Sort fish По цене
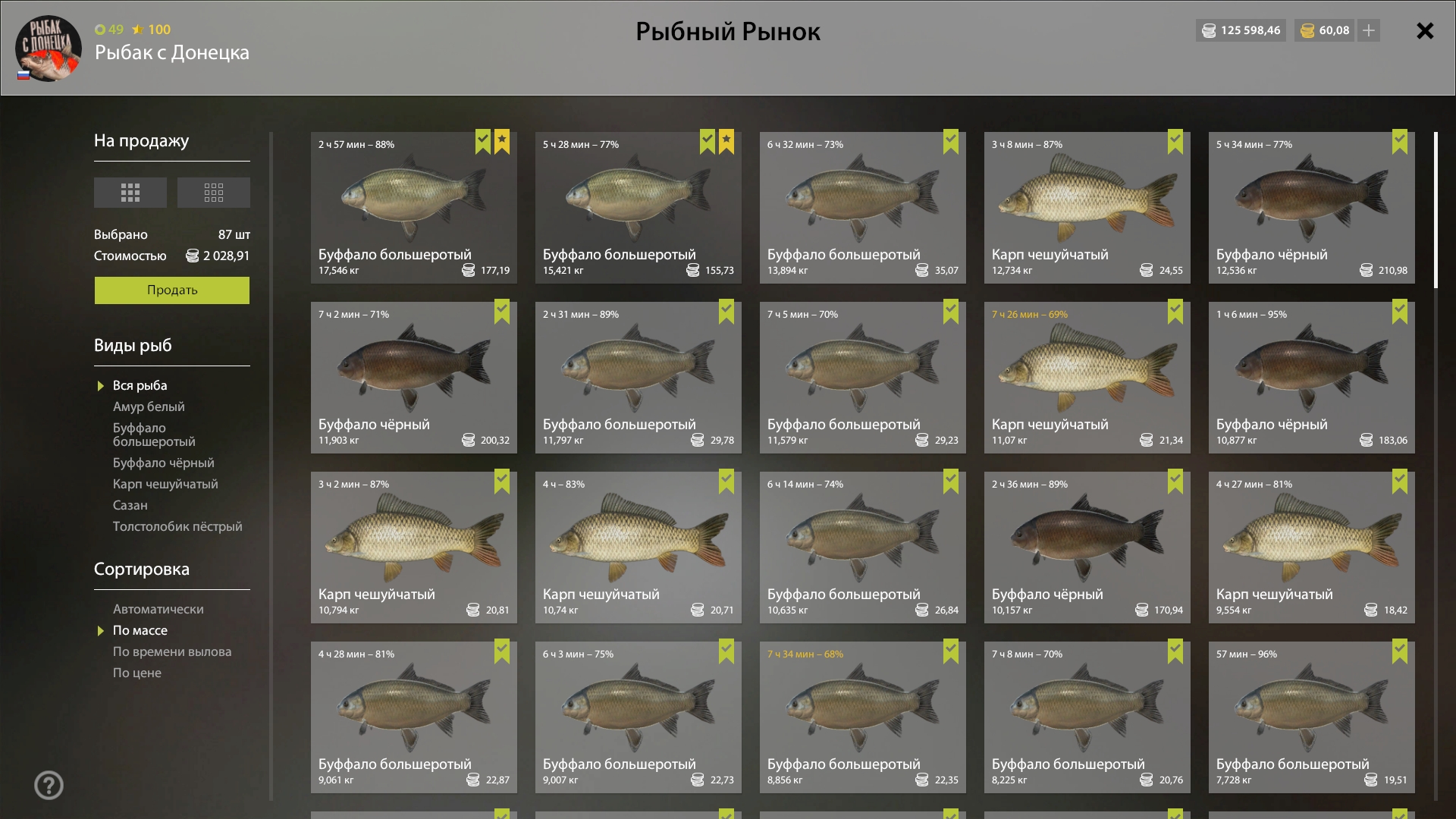Image resolution: width=1456 pixels, height=819 pixels. [136, 673]
